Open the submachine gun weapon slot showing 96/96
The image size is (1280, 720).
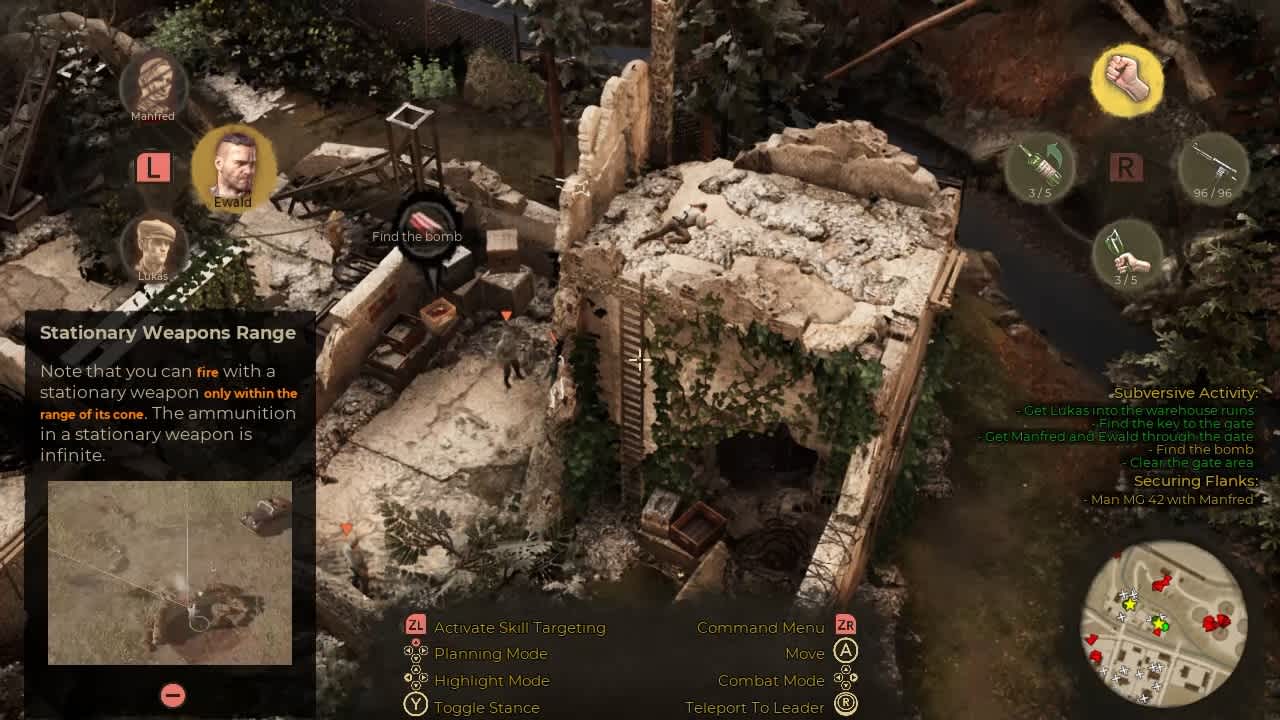(1213, 168)
